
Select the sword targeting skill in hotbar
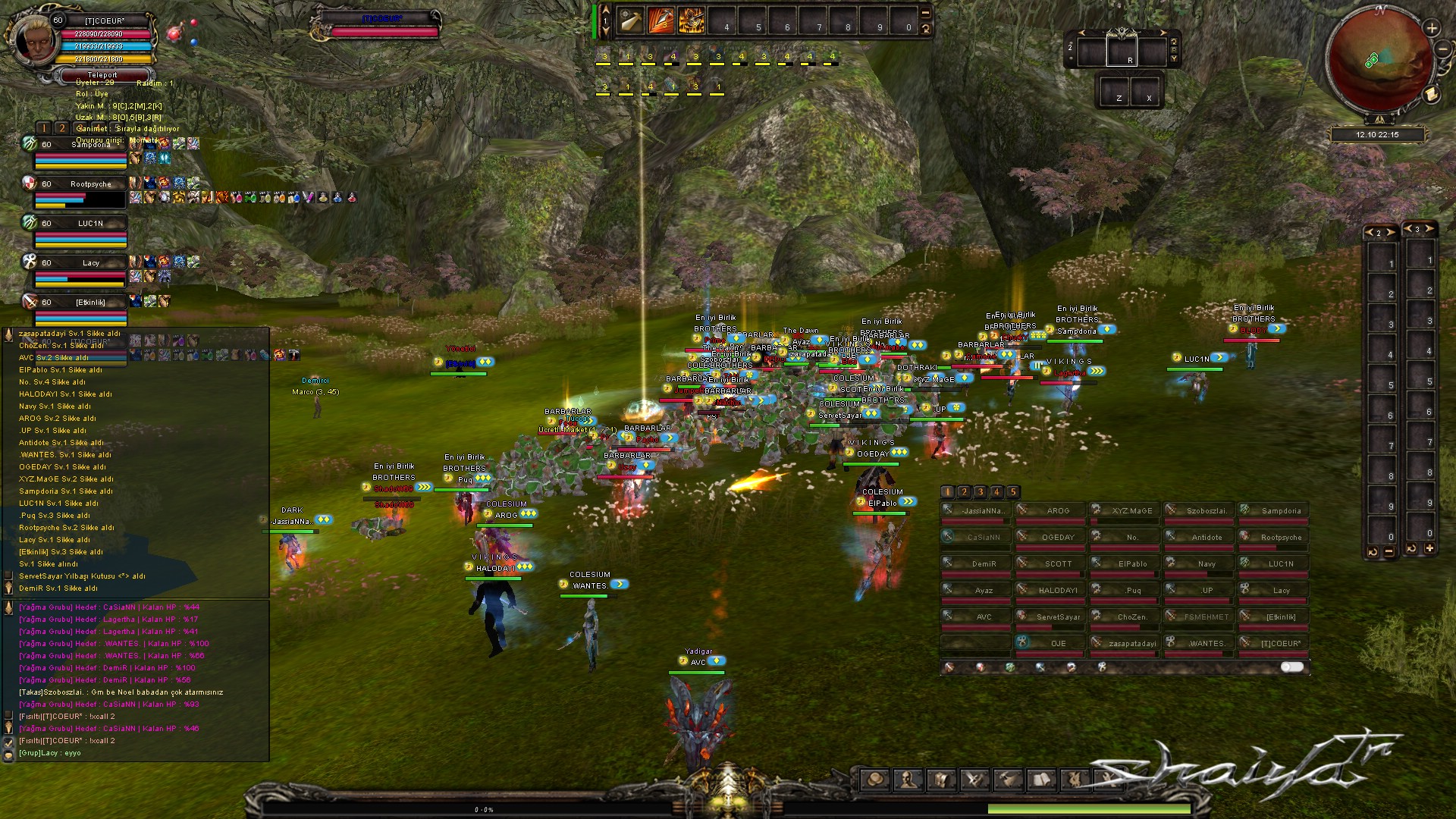click(x=631, y=22)
